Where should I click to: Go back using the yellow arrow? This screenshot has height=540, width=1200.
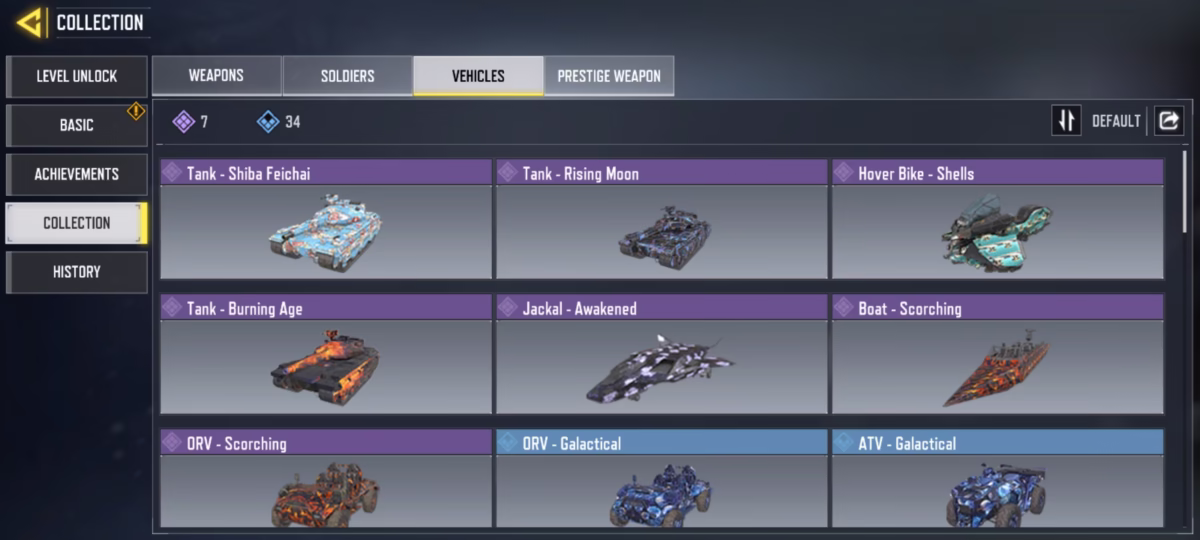pos(30,22)
